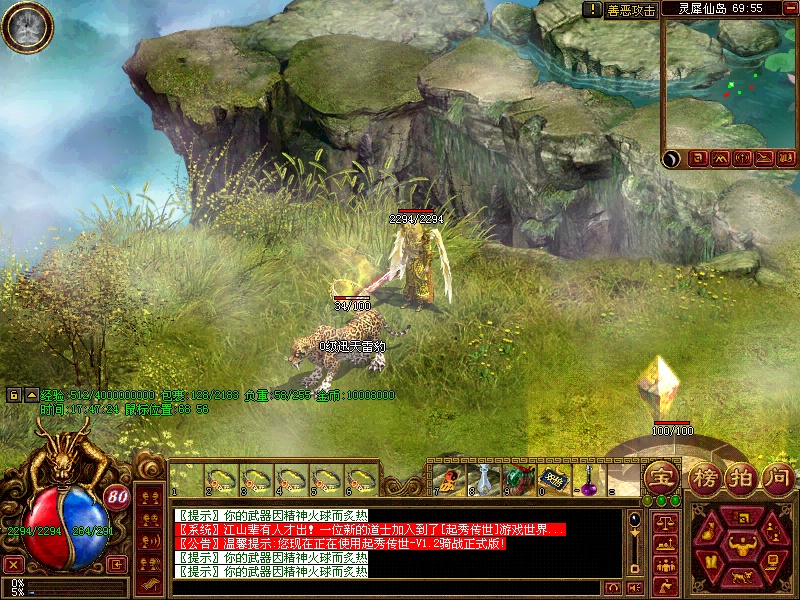Select the mount horse icon in hexagon menu

741,577
